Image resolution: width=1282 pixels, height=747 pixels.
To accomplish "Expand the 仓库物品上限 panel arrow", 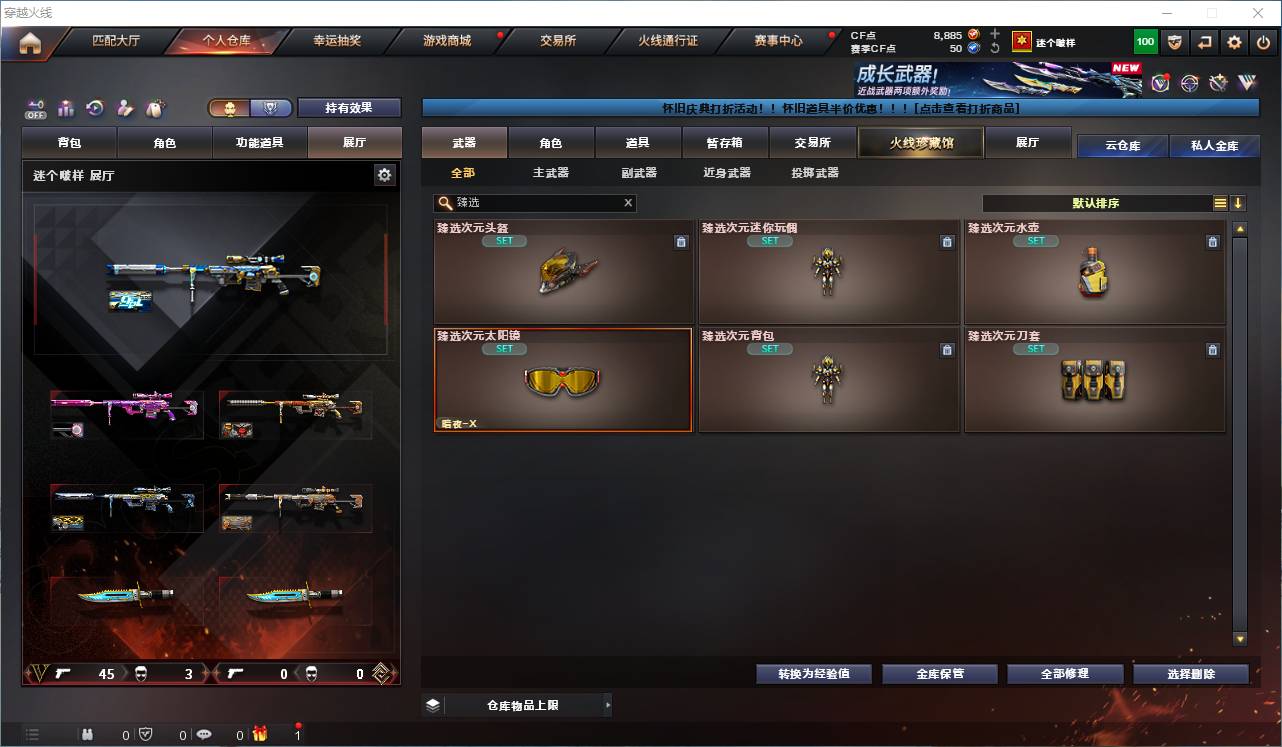I will [x=607, y=705].
